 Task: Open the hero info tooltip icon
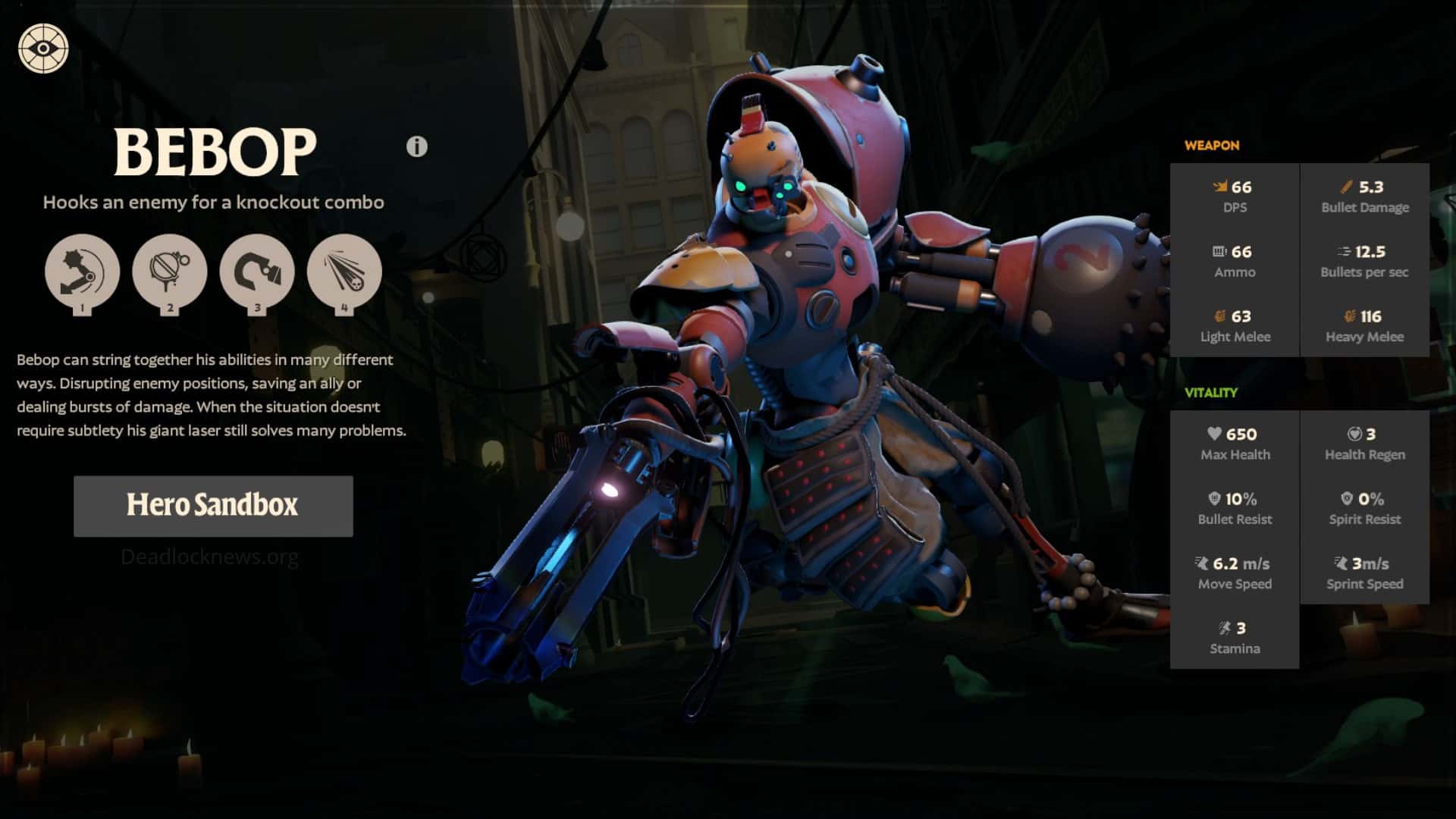point(416,146)
